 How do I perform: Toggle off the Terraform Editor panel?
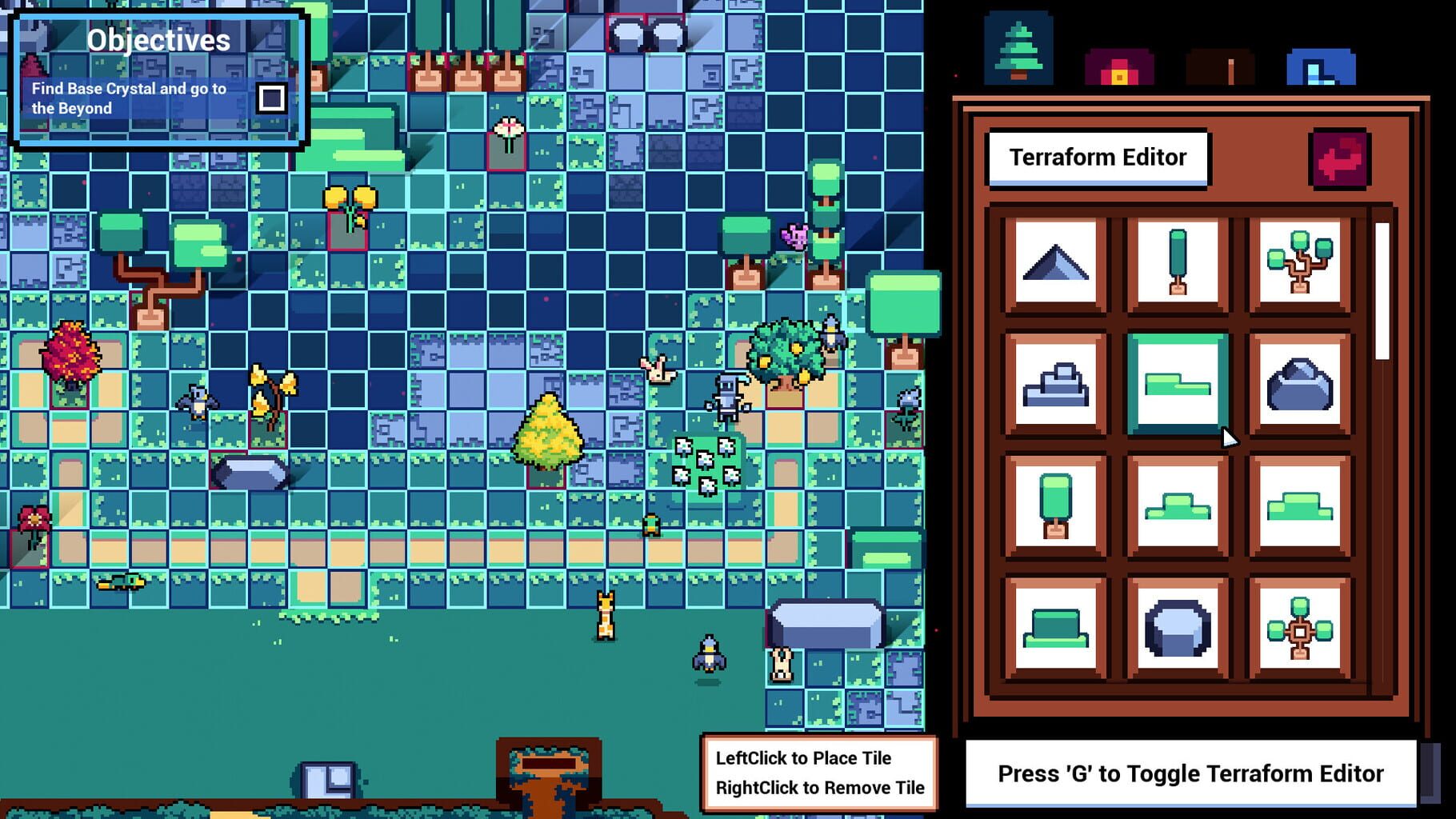click(1338, 158)
